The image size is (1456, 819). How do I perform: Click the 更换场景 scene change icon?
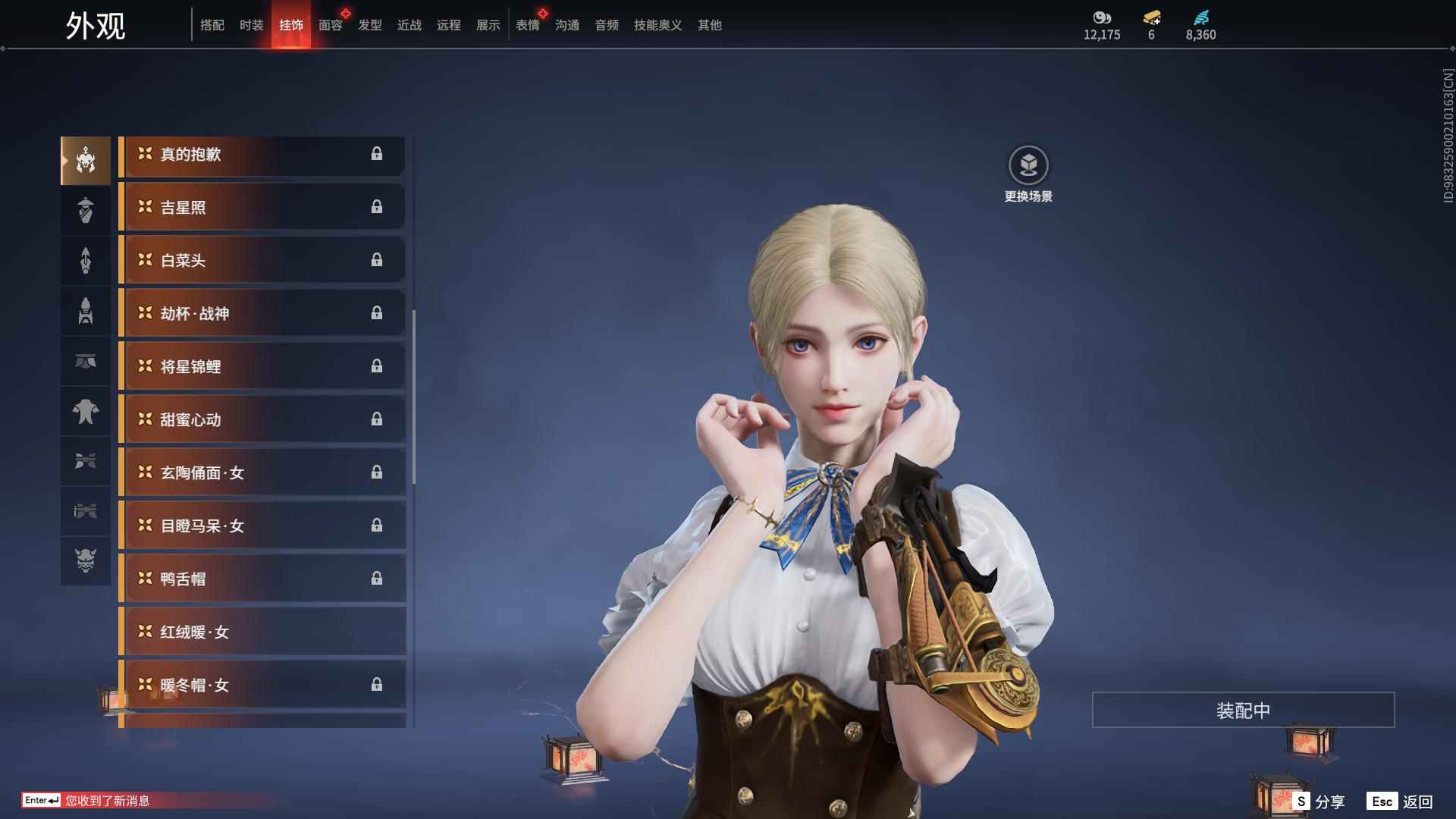point(1028,166)
